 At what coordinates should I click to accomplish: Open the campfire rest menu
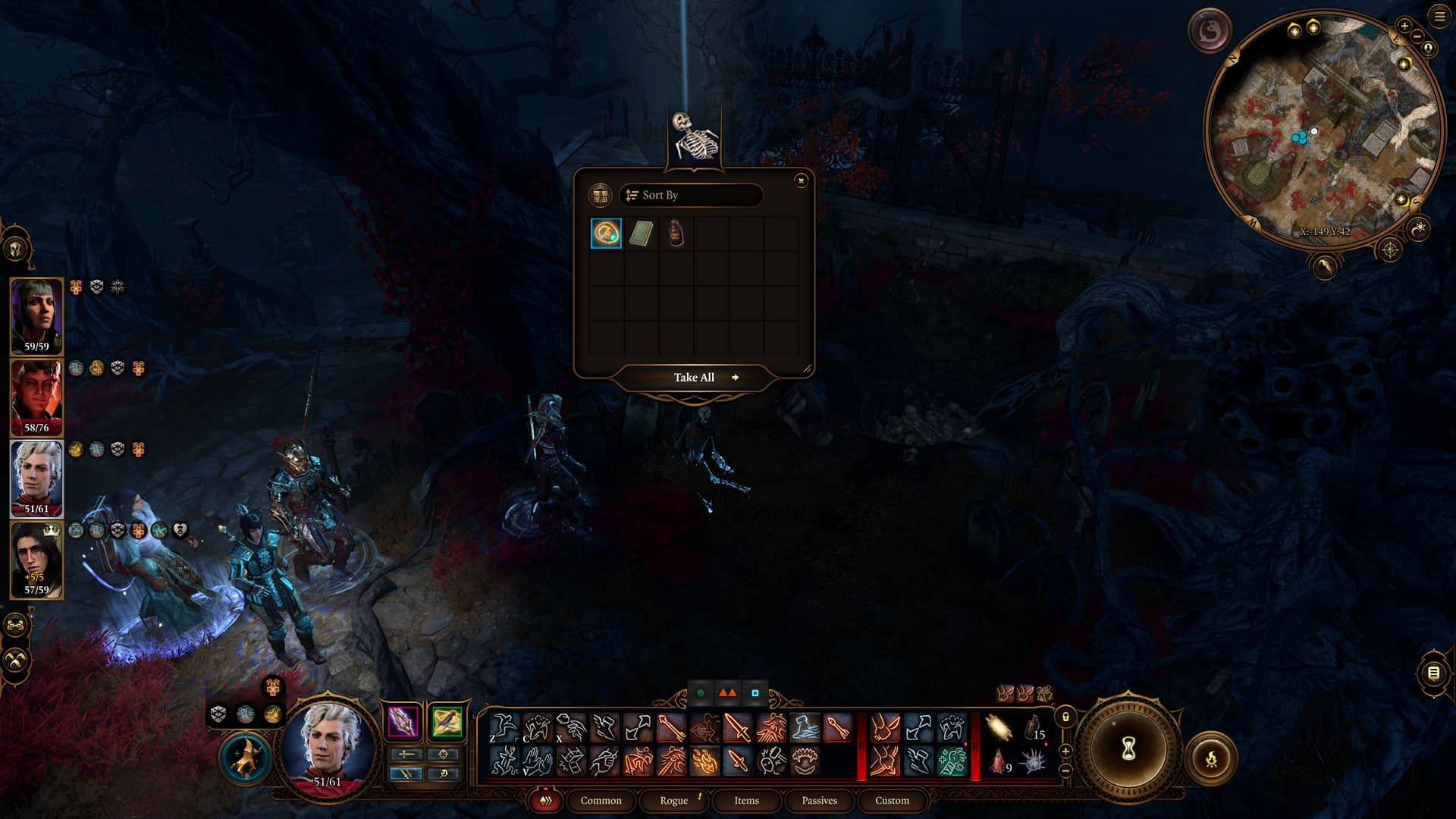(x=1211, y=757)
